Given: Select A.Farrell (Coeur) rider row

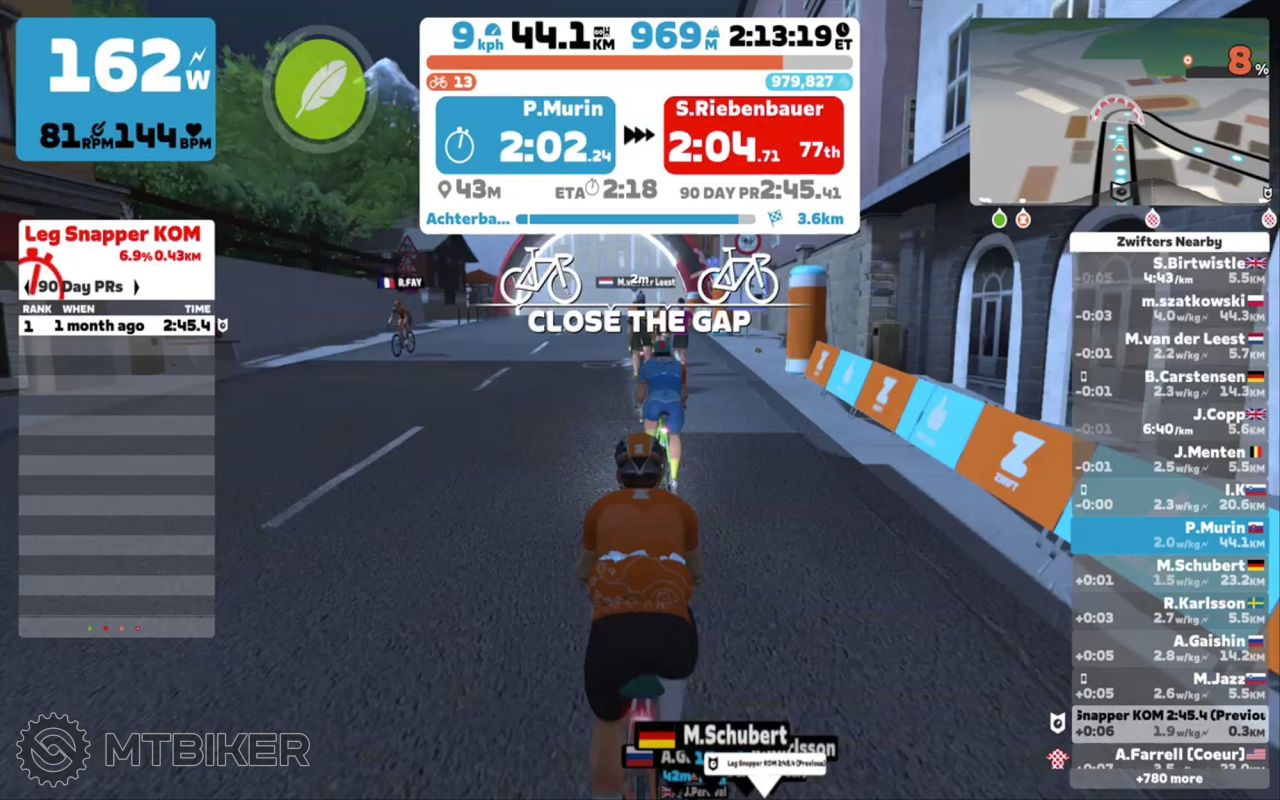Looking at the screenshot, I should [1169, 758].
